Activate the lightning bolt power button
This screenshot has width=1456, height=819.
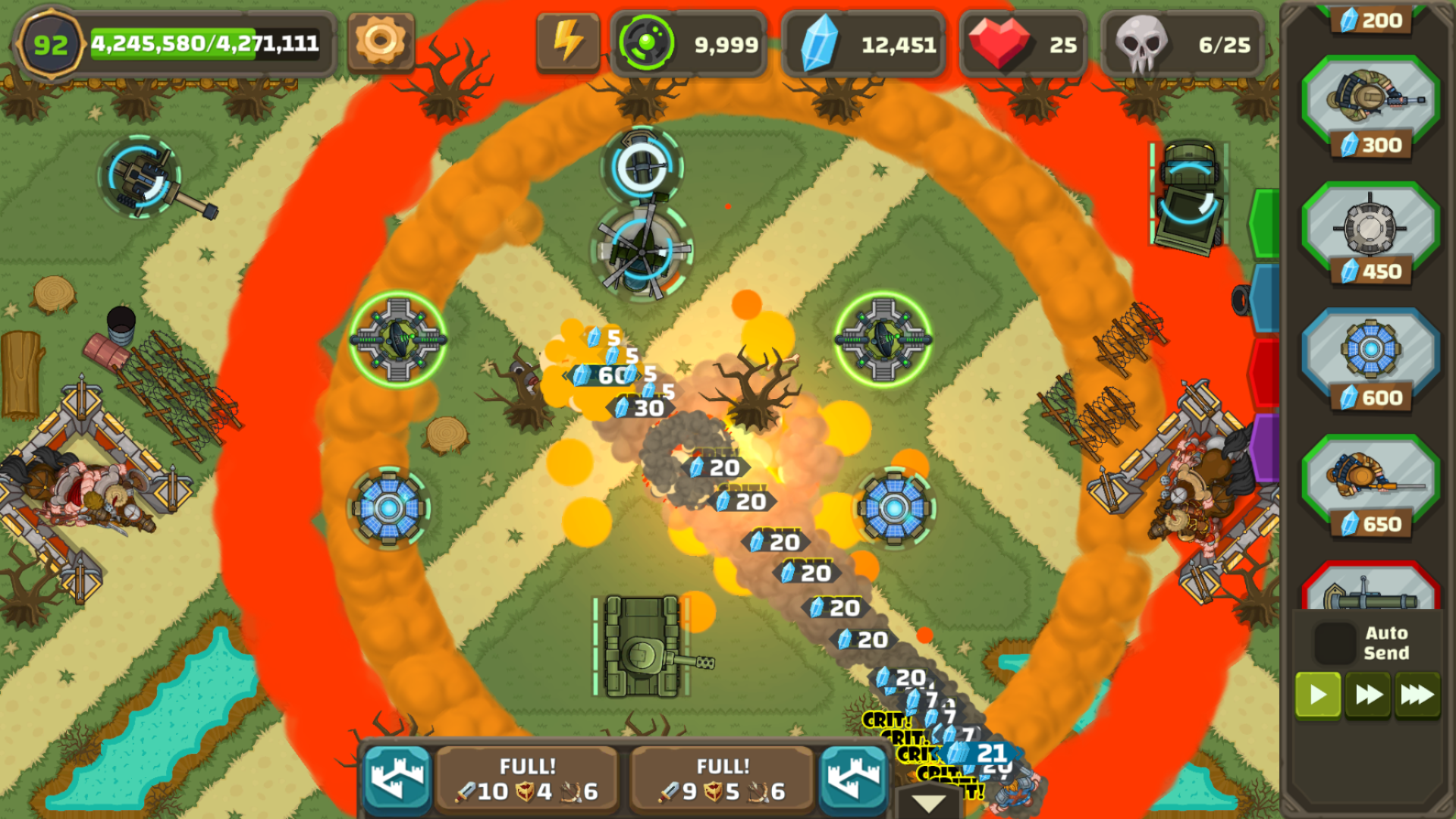(x=568, y=41)
